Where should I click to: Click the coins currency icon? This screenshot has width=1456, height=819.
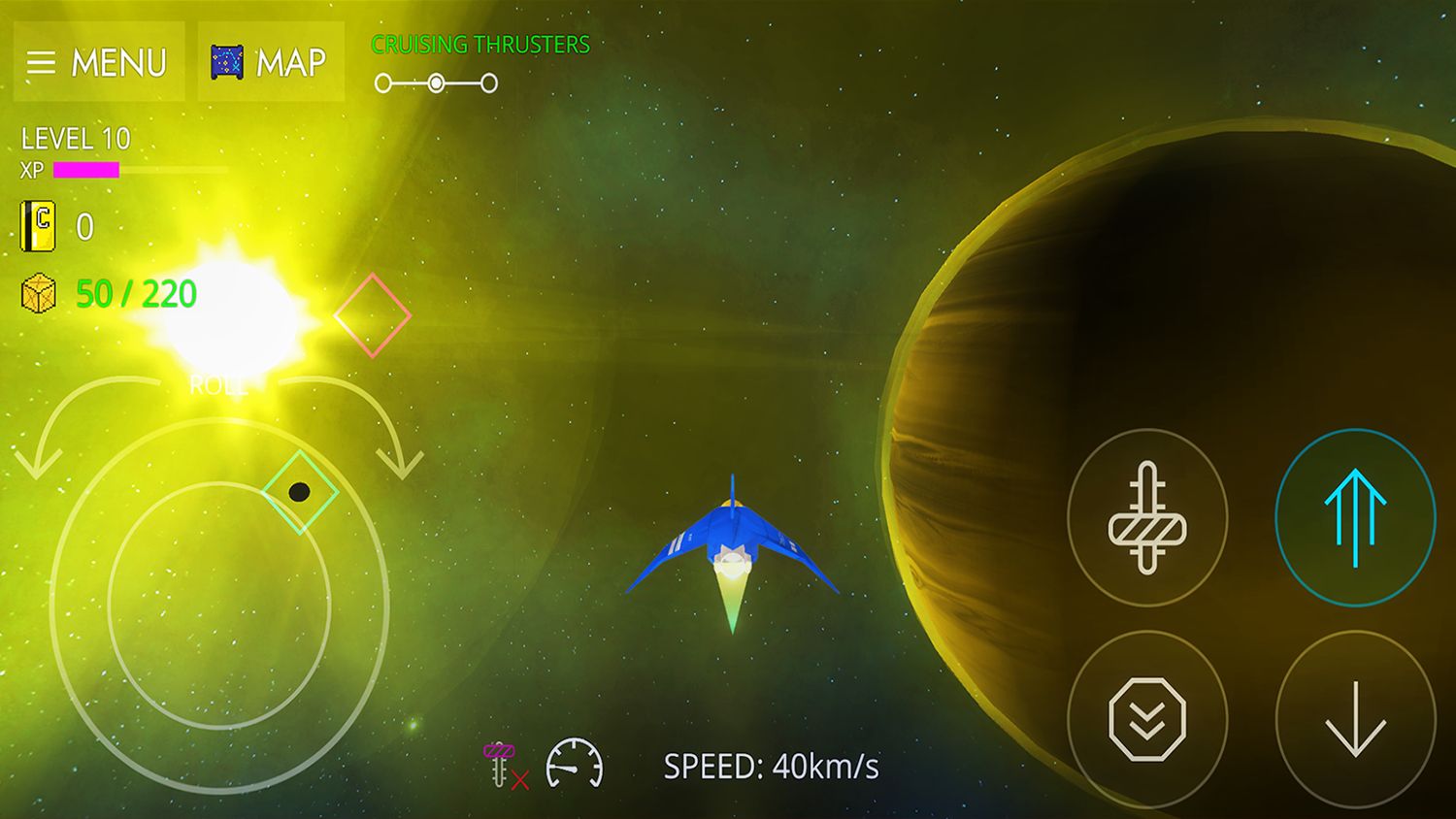[x=38, y=227]
